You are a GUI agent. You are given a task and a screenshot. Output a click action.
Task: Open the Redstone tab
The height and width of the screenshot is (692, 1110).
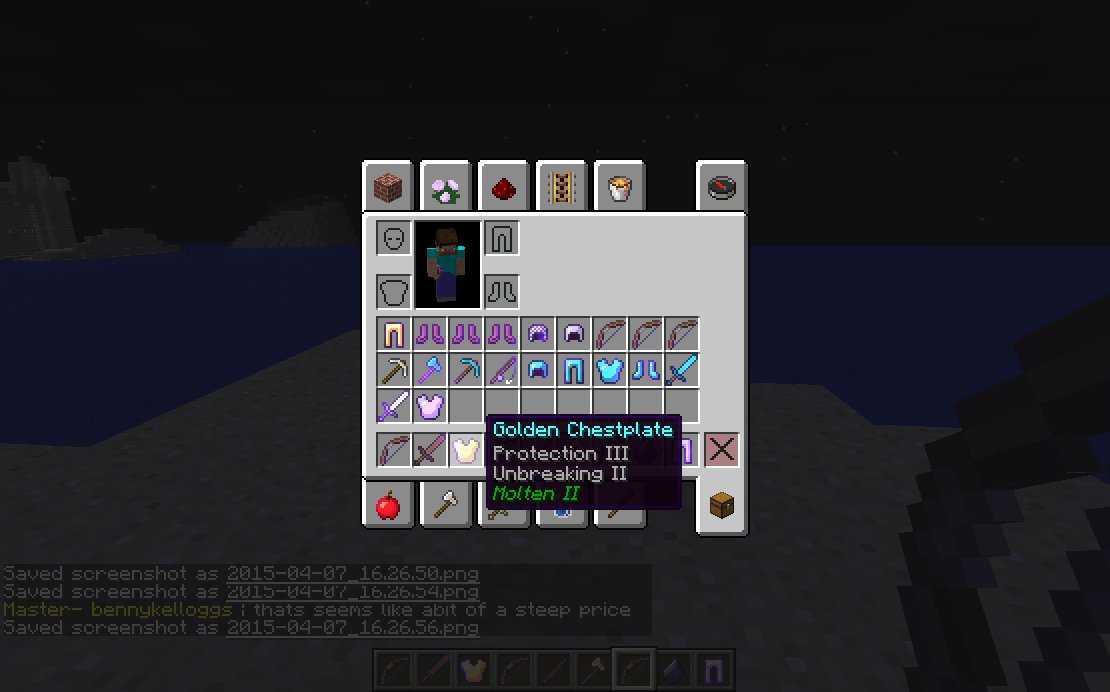coord(503,187)
